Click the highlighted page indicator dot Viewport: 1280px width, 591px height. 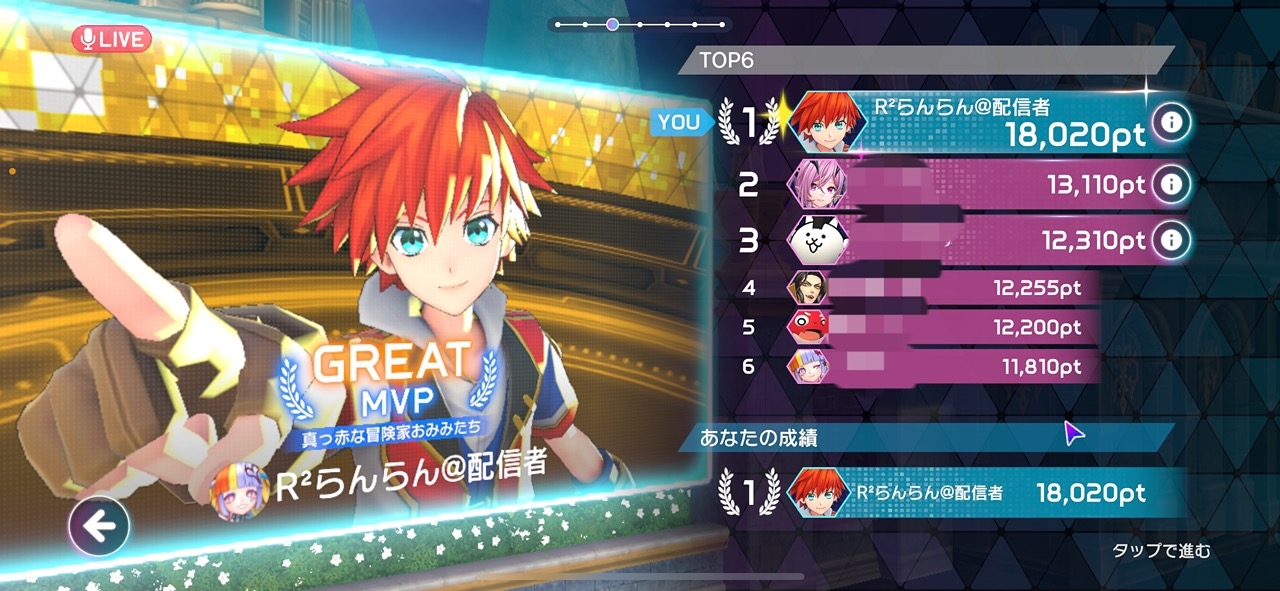coord(612,24)
